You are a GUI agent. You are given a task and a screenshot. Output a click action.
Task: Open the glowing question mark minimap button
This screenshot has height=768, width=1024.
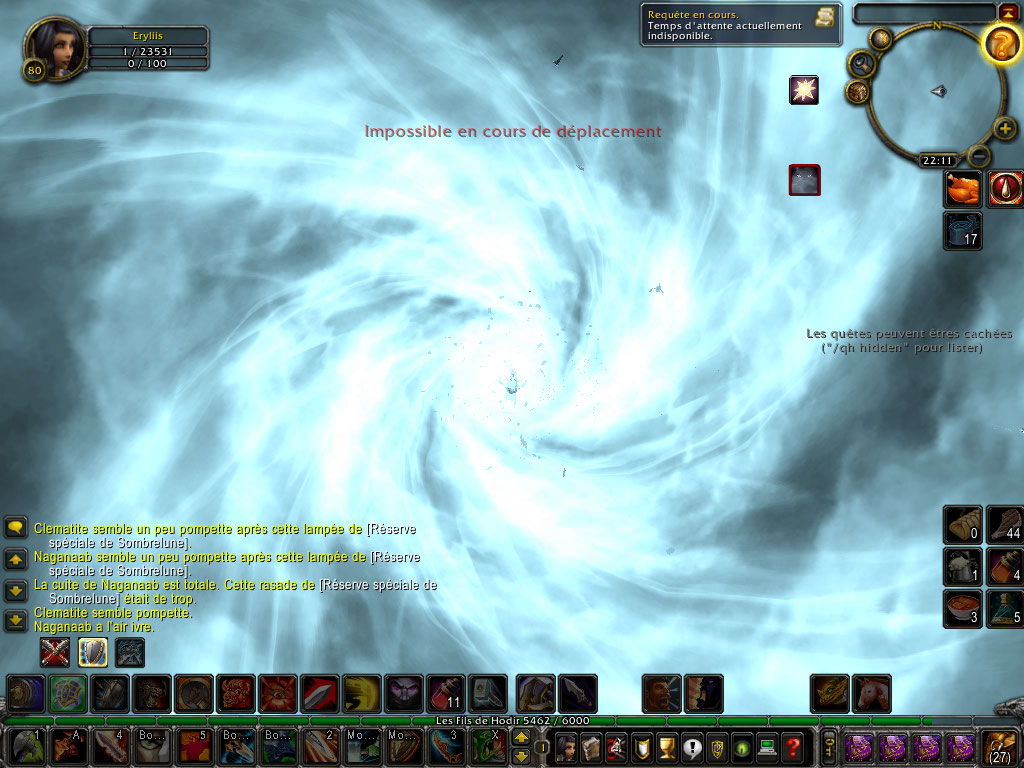[1000, 44]
